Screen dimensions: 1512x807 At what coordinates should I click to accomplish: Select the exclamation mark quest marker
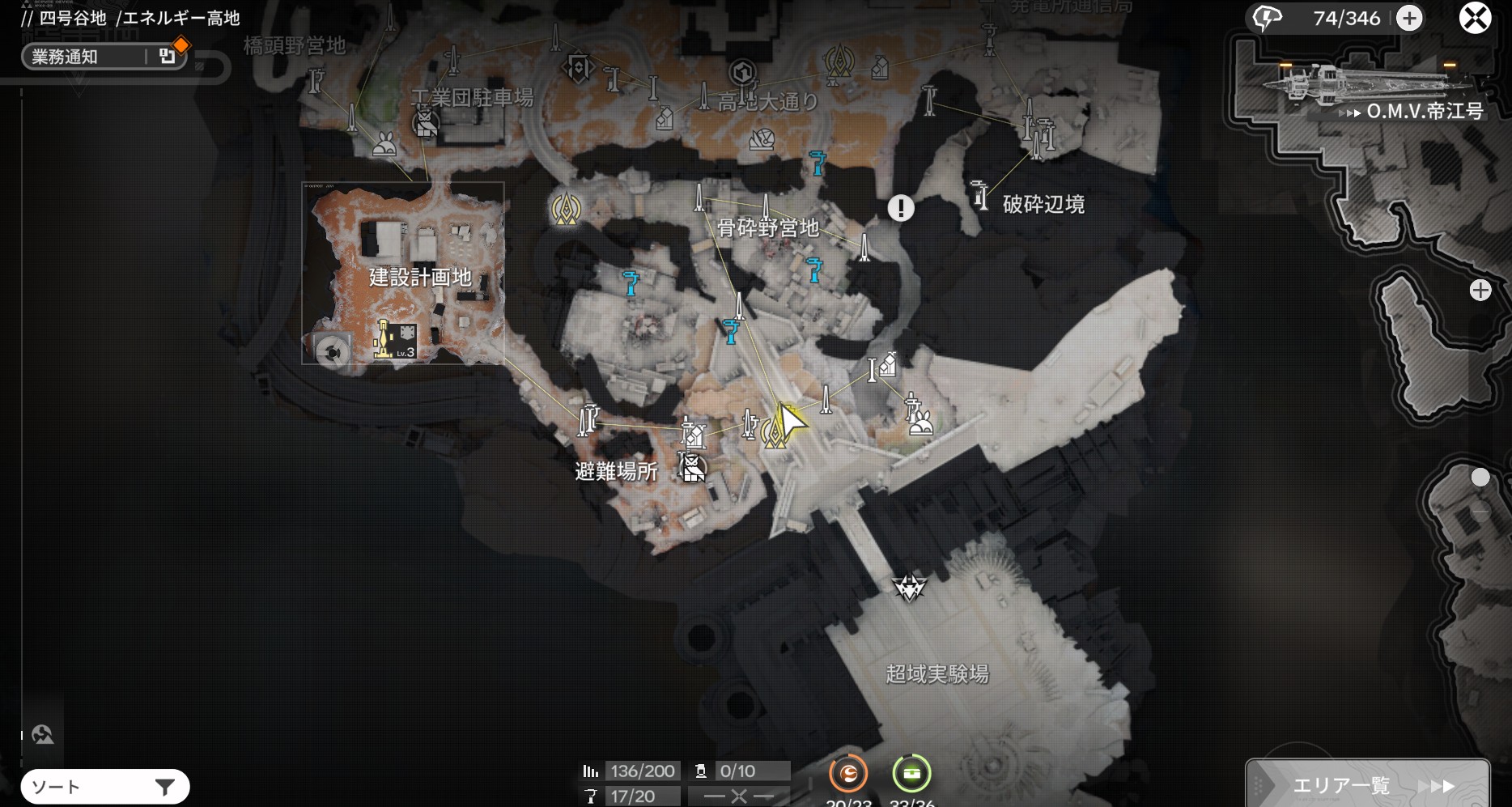[x=901, y=208]
